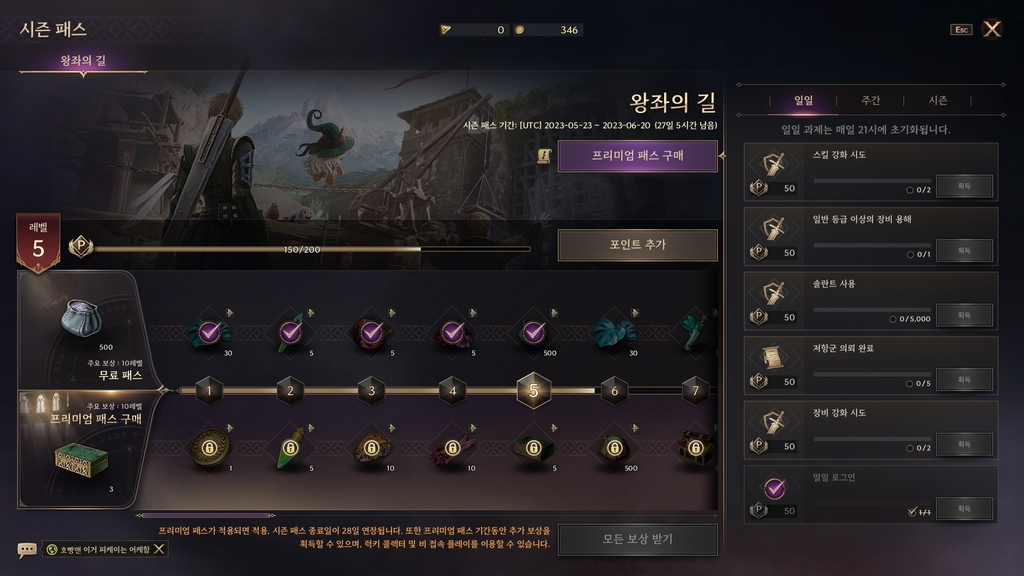The image size is (1024, 576).
Task: Select the level 10 silver pouch reward
Action: [x=79, y=316]
